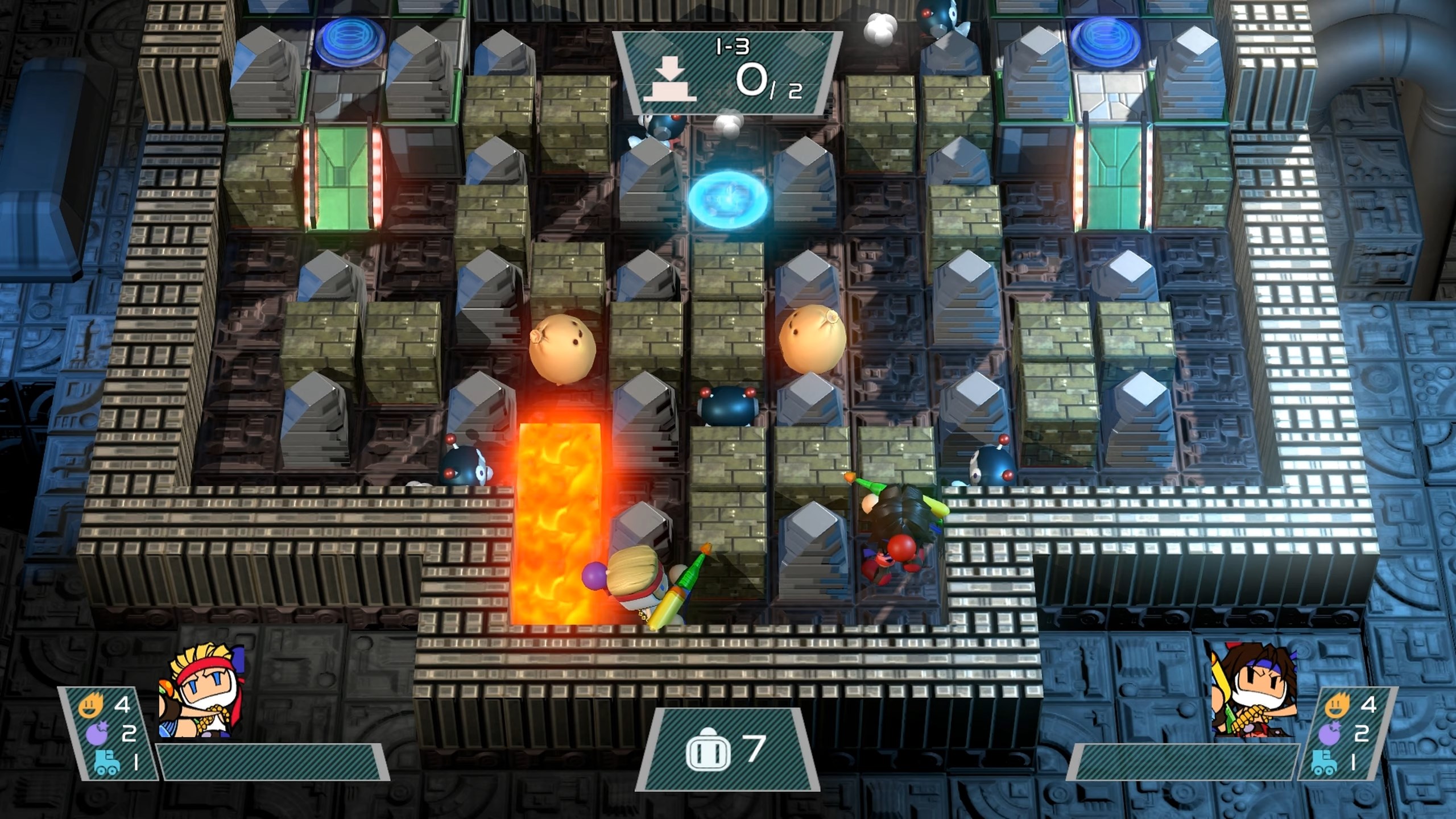Select the switch objective tracker icon
The height and width of the screenshot is (819, 1456).
670,82
